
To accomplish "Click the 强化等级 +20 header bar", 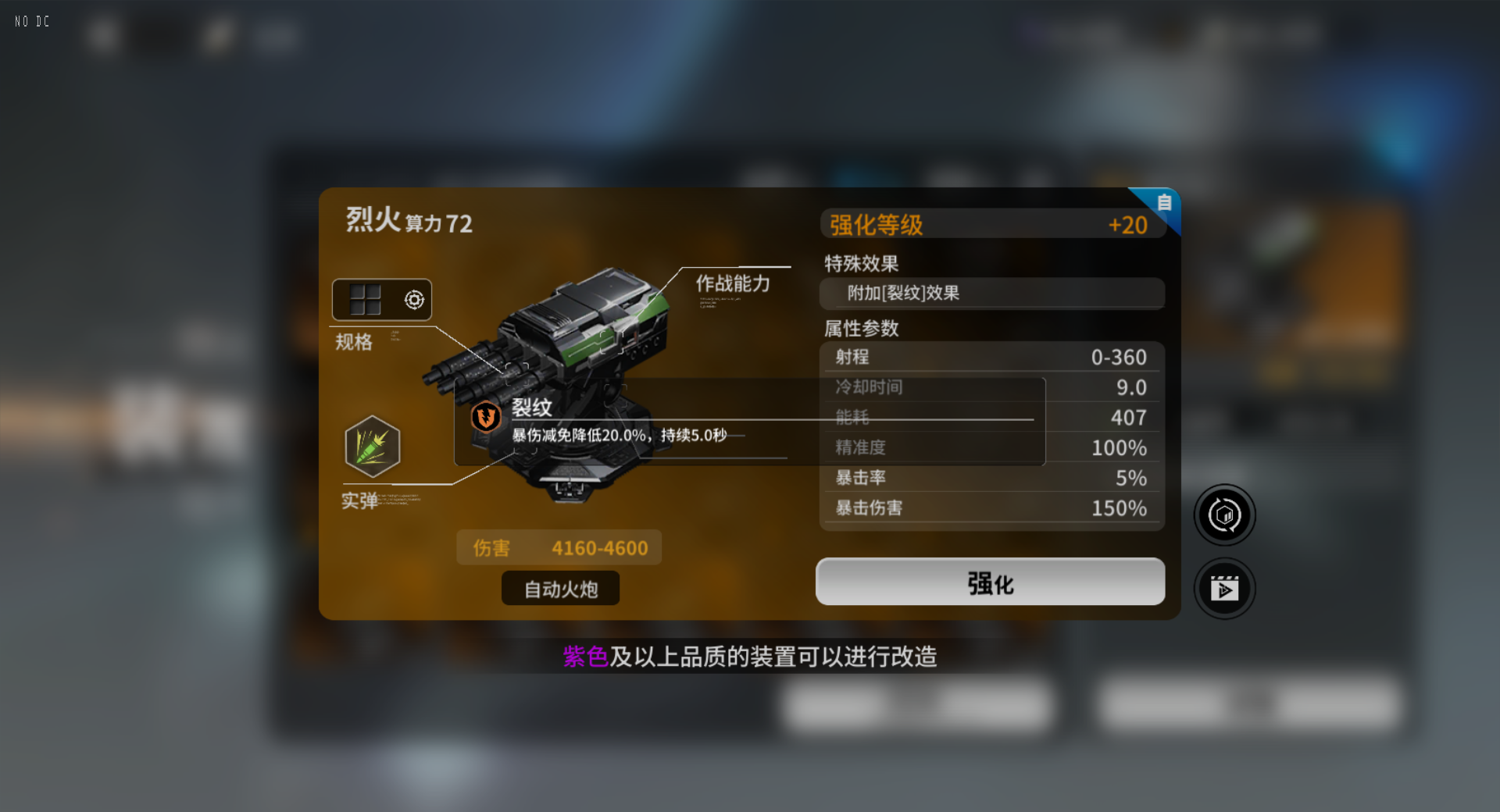I will tap(991, 224).
